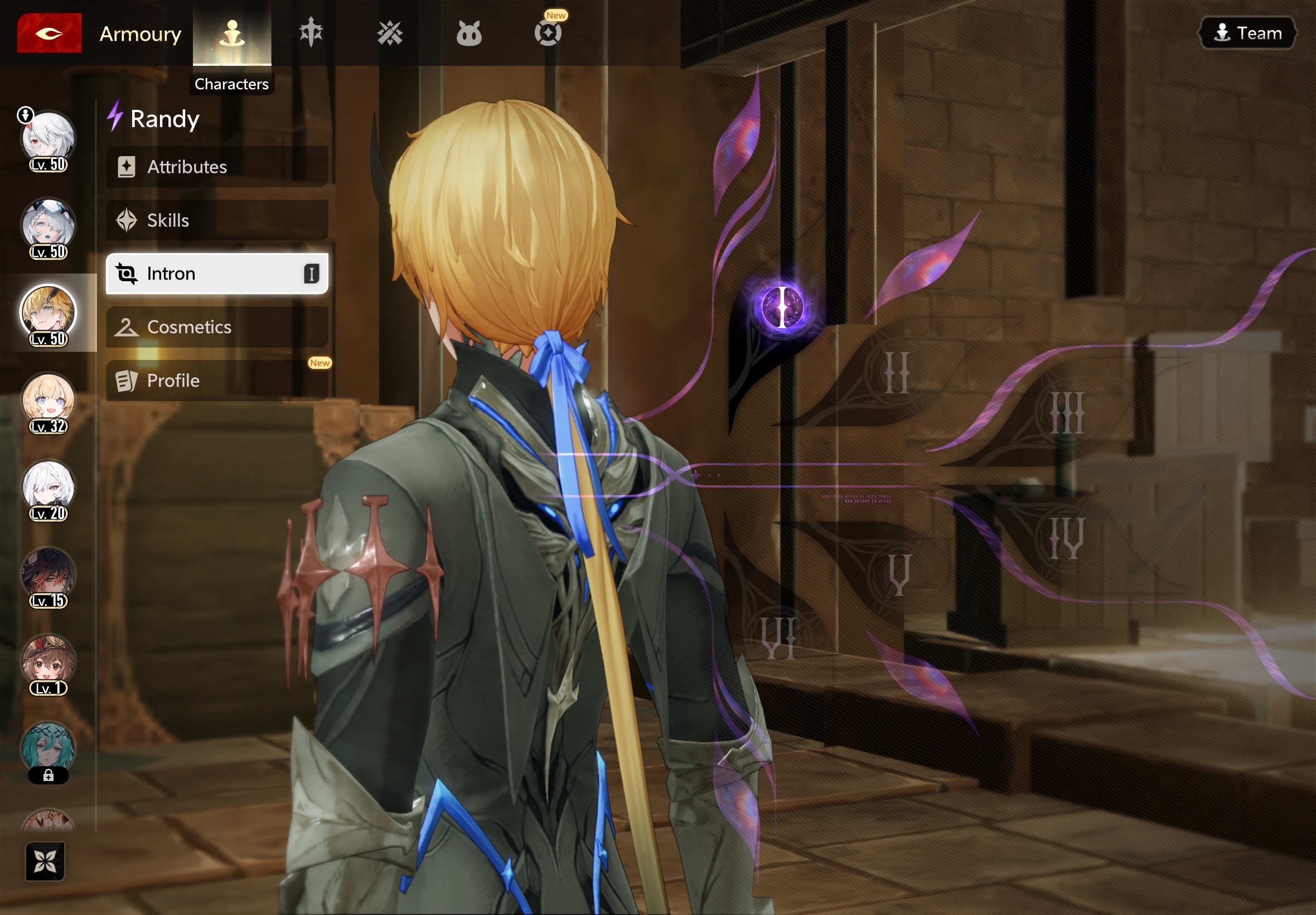1316x915 pixels.
Task: View Randy's Profile entry
Action: 216,381
